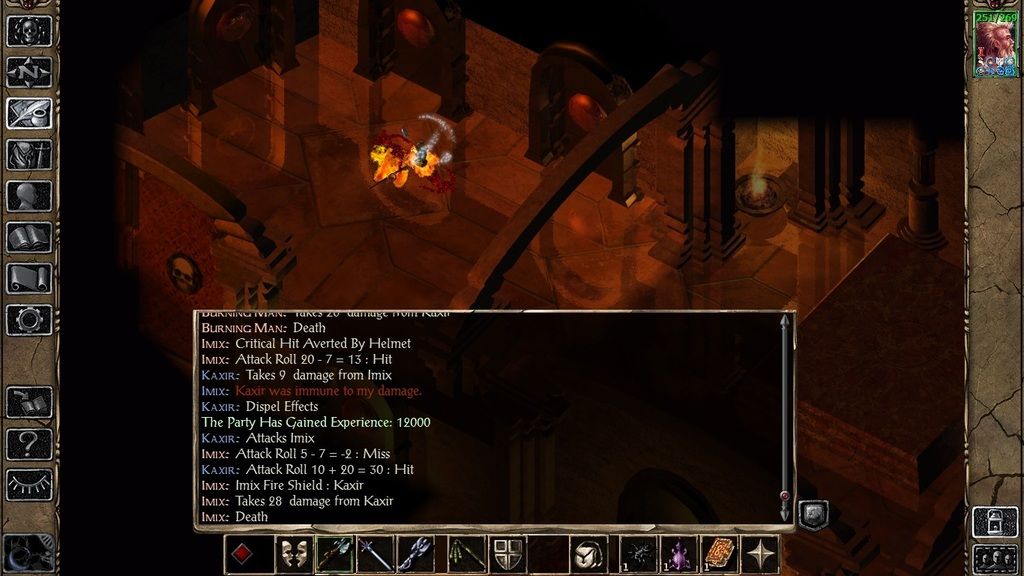Click the twin masks button on the action bar

coord(292,554)
